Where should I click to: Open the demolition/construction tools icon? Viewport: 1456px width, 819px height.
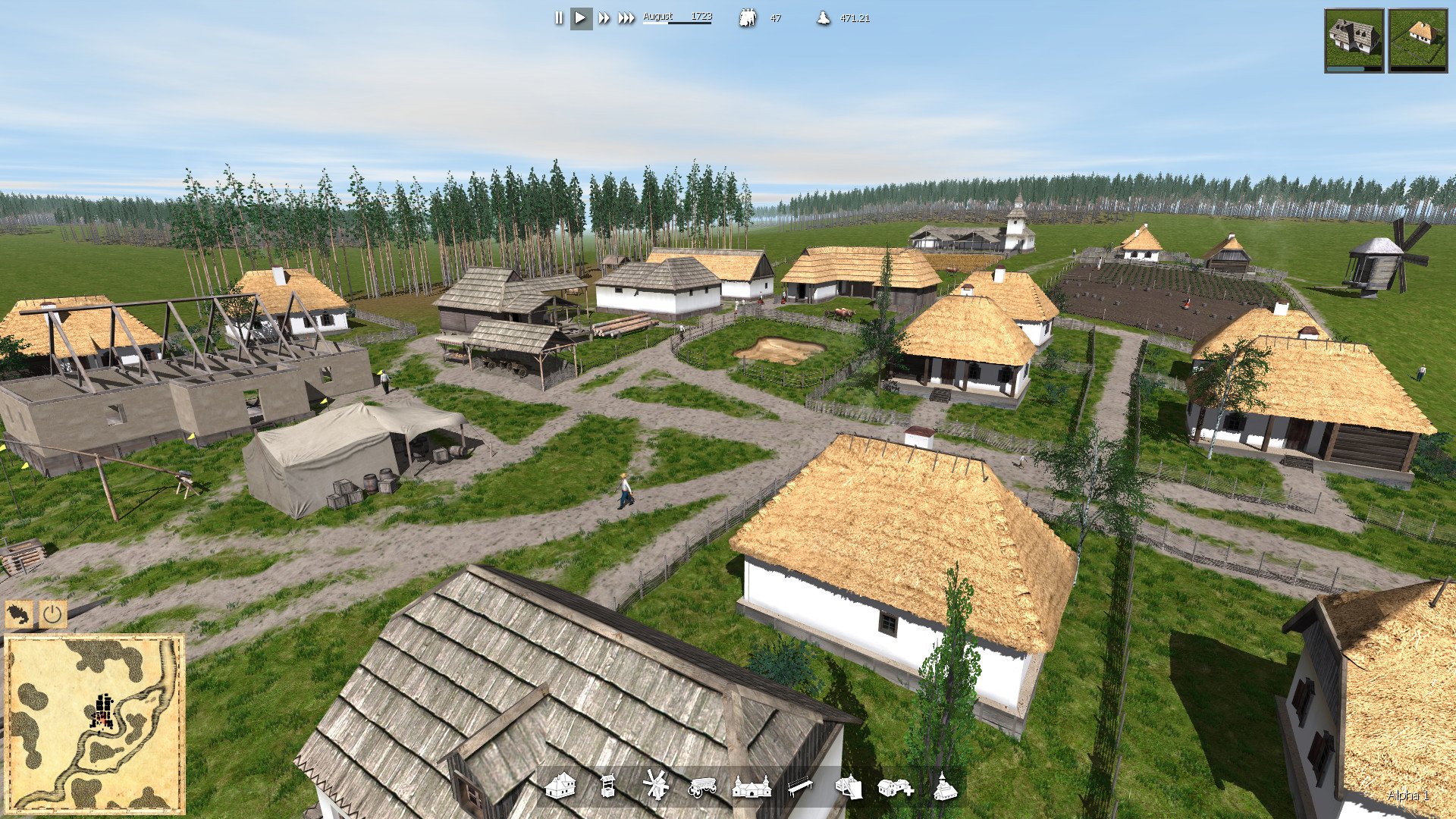click(x=849, y=789)
